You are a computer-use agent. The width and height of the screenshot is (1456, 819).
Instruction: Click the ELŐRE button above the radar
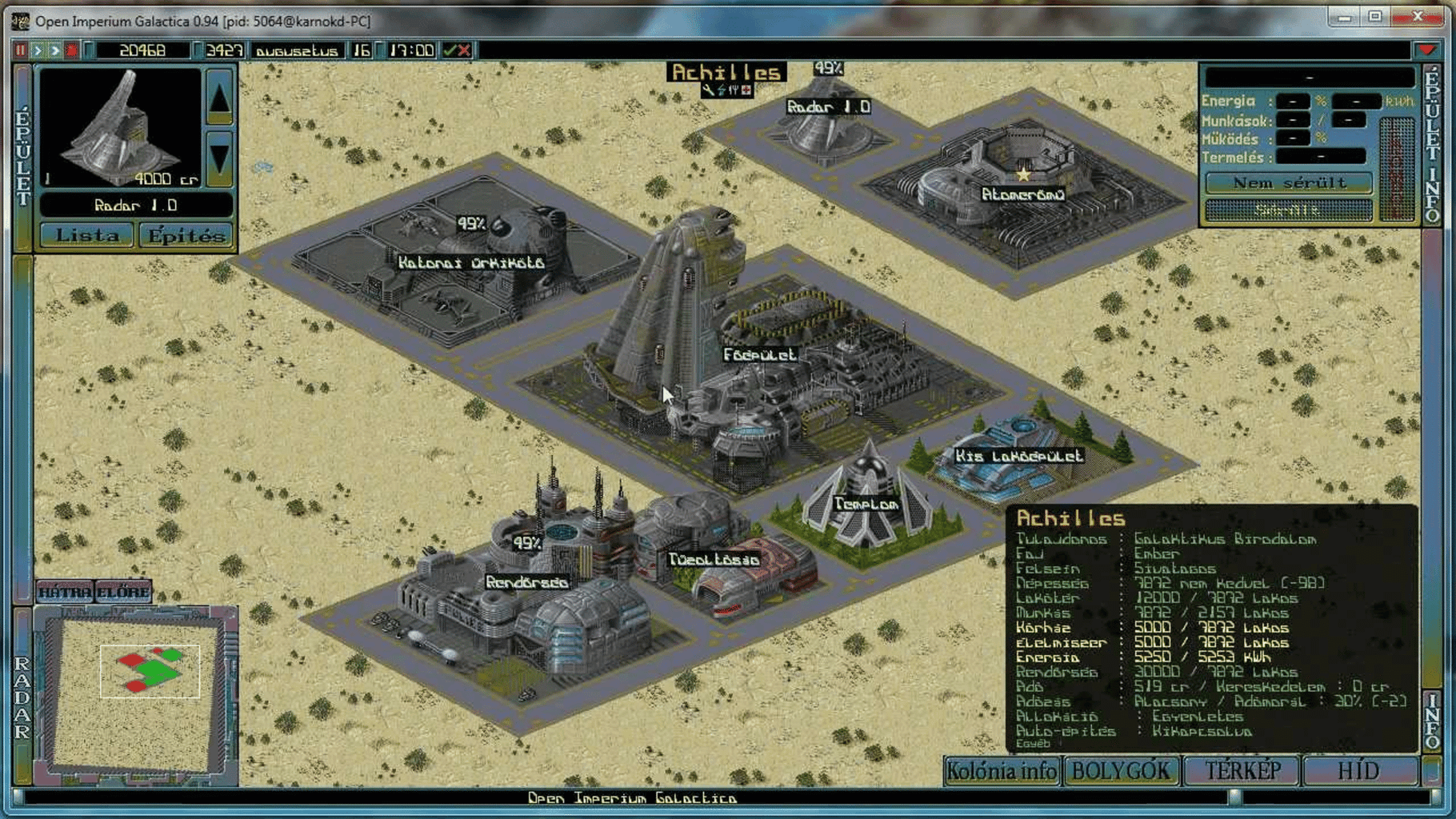pos(123,593)
